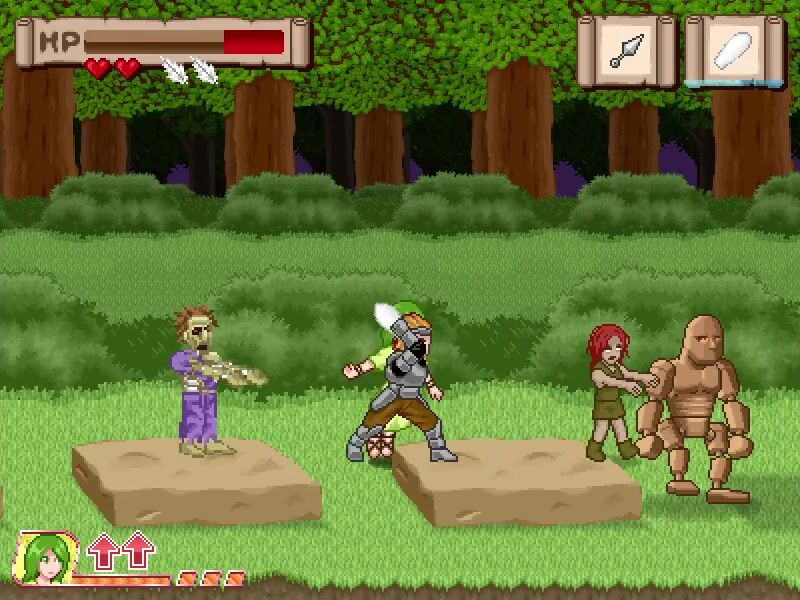
Task: Select the kunai weapon scroll slot
Action: [x=627, y=50]
